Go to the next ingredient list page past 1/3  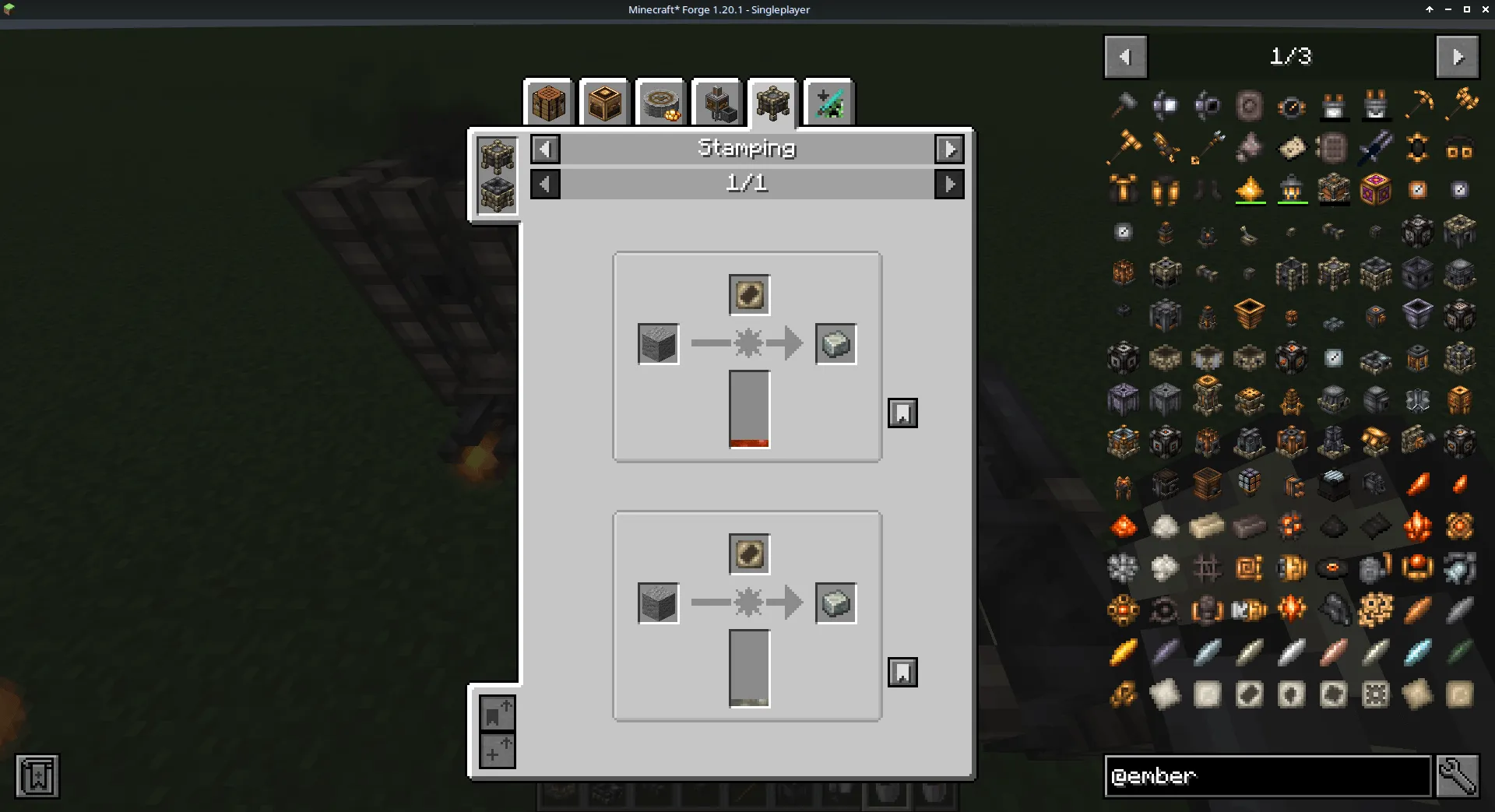coord(1457,55)
